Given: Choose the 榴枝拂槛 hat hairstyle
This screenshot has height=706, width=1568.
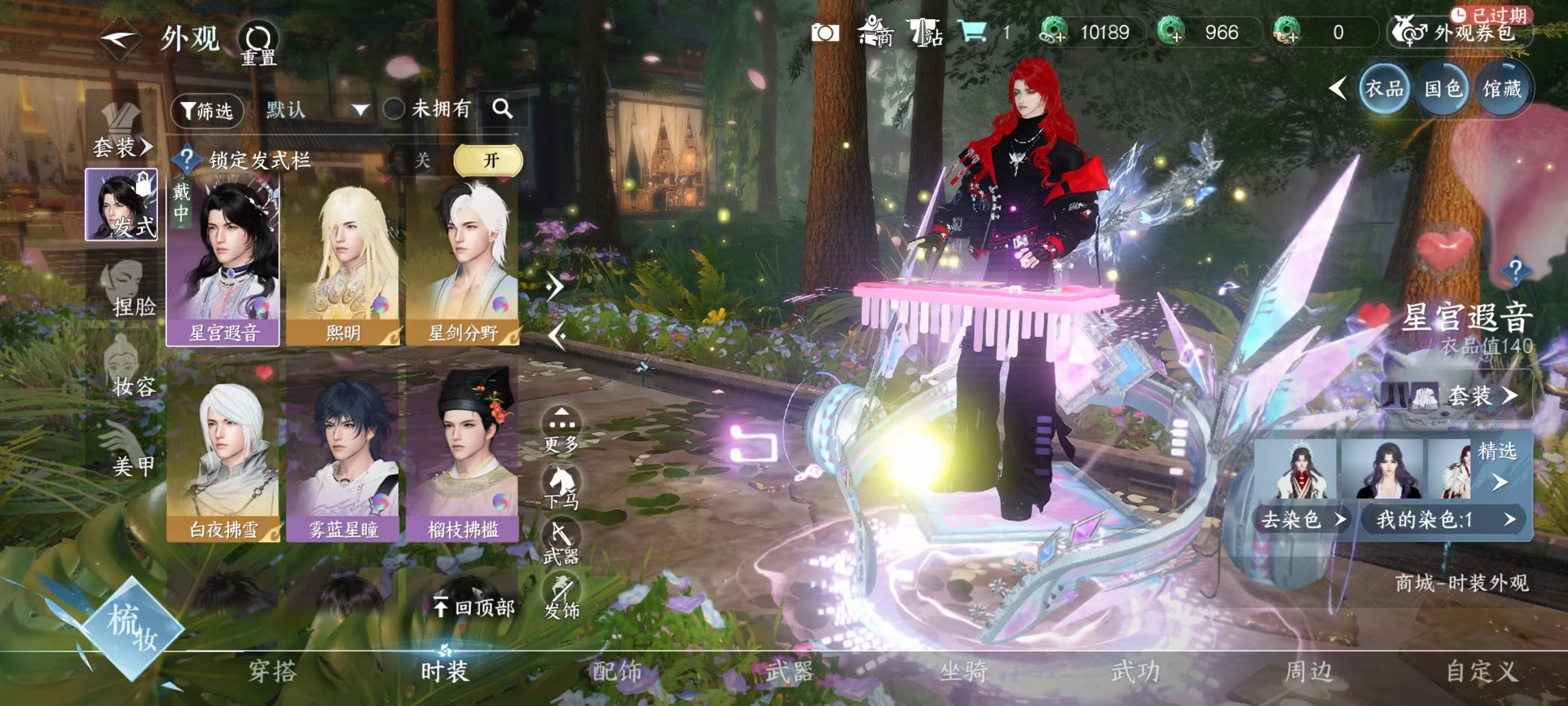Looking at the screenshot, I should click(463, 461).
